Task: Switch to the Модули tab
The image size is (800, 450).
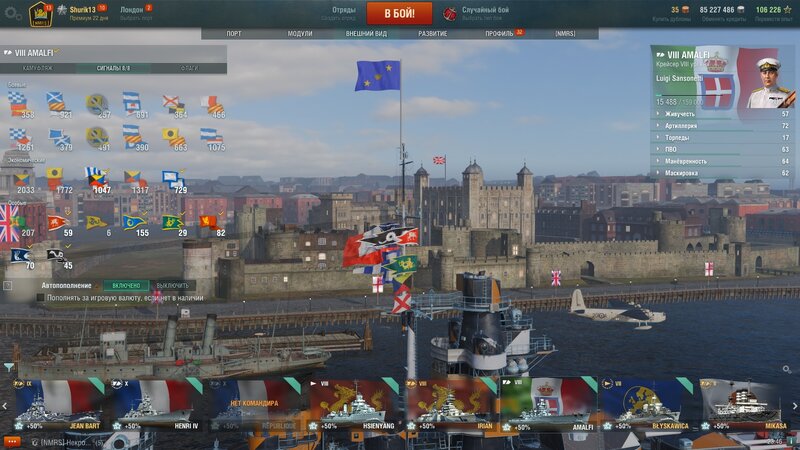Action: click(300, 33)
